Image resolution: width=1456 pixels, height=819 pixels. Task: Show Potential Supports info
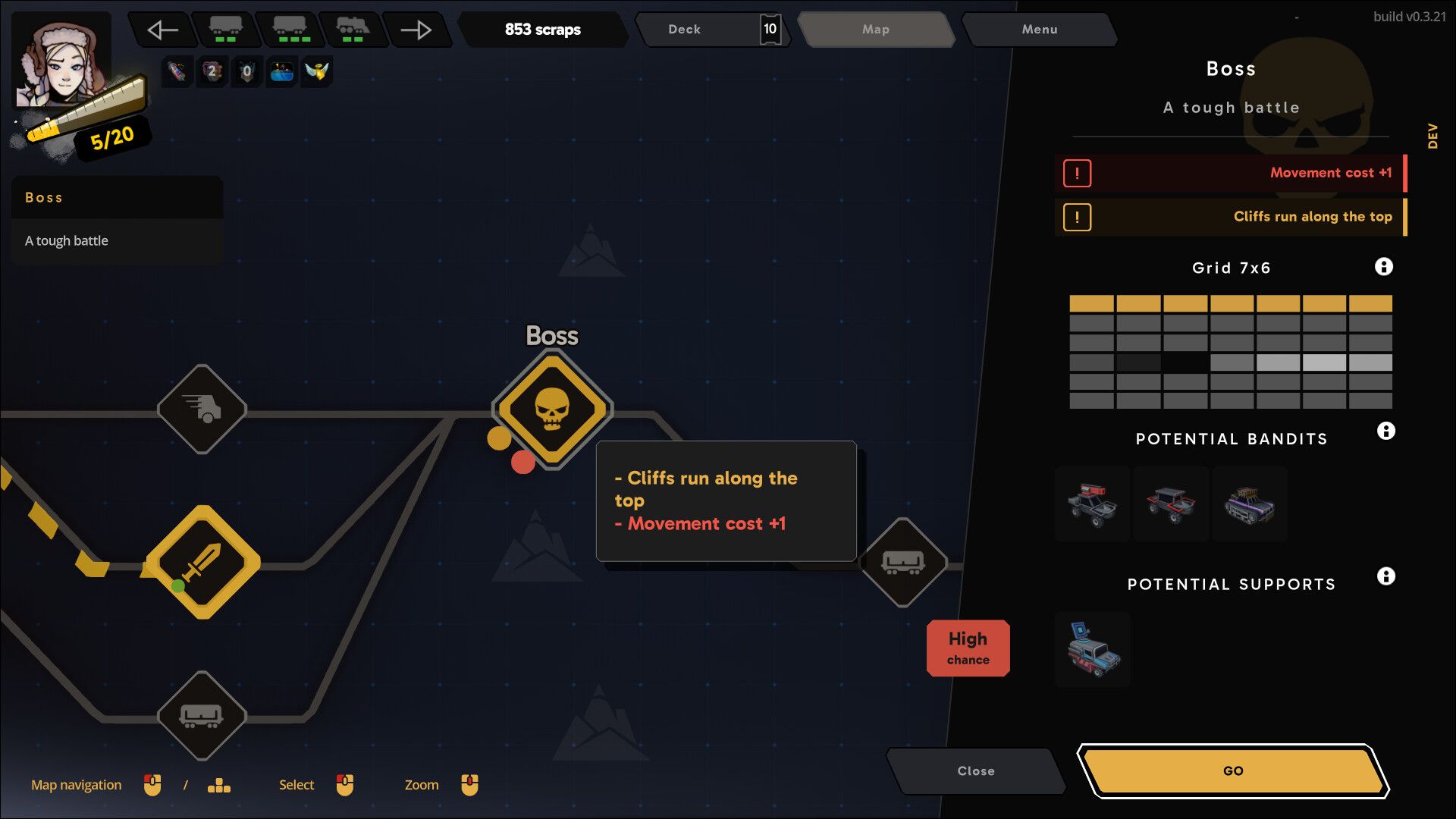[1385, 576]
